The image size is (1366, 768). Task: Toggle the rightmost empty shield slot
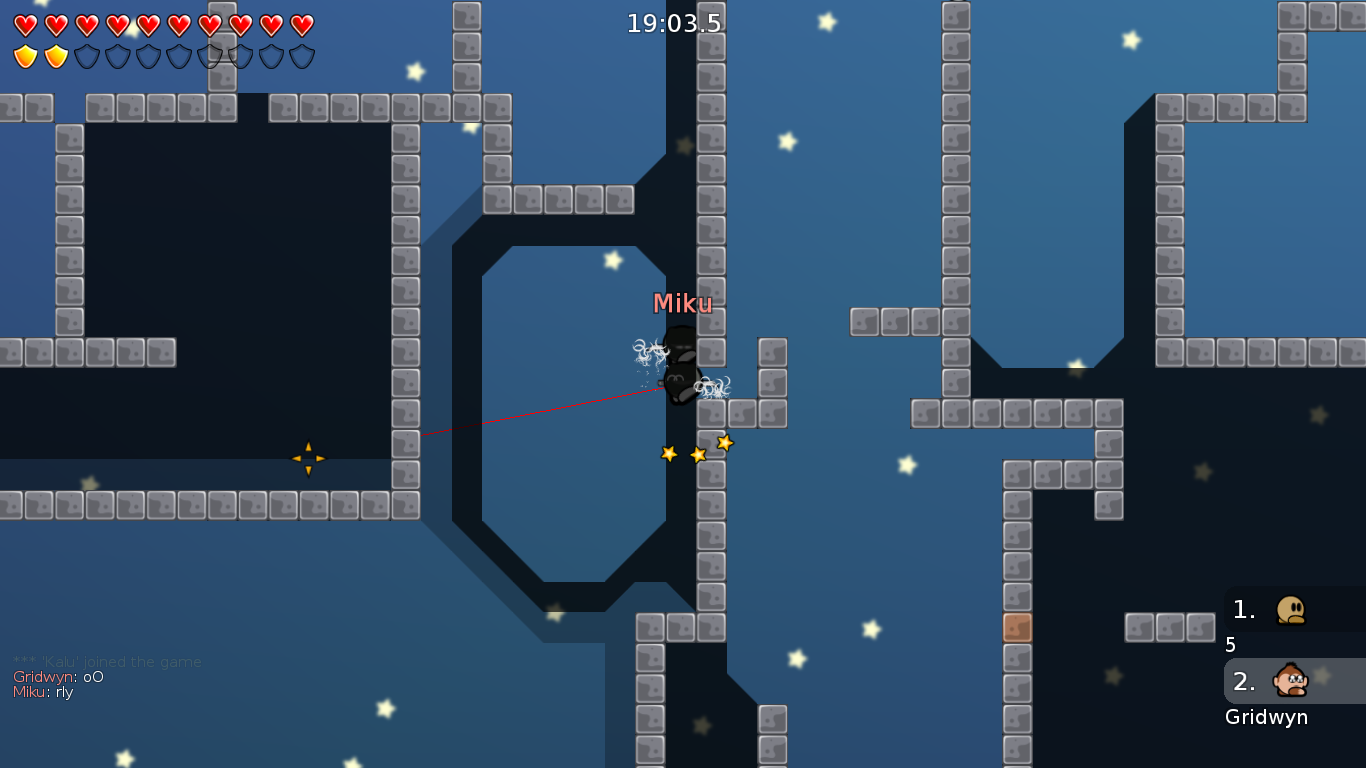(303, 56)
